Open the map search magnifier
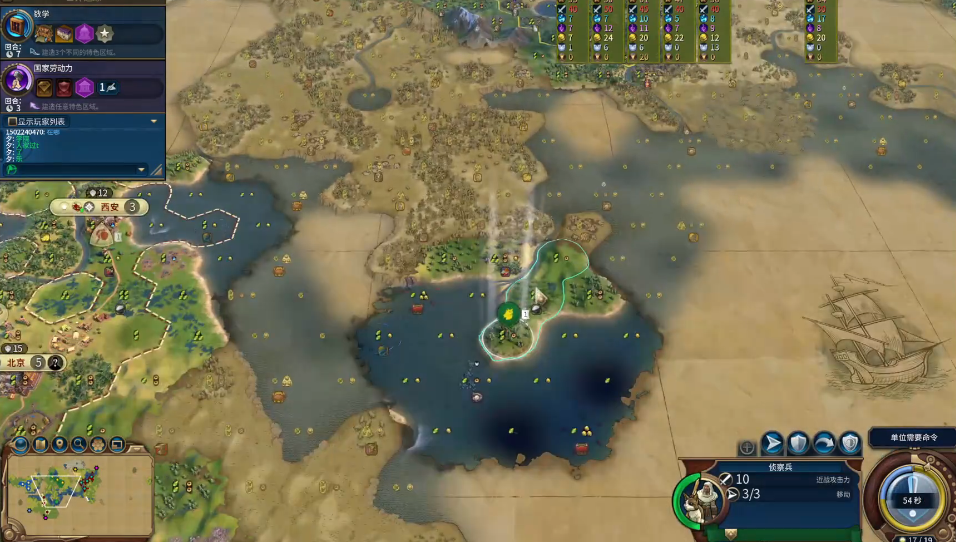 coord(78,444)
